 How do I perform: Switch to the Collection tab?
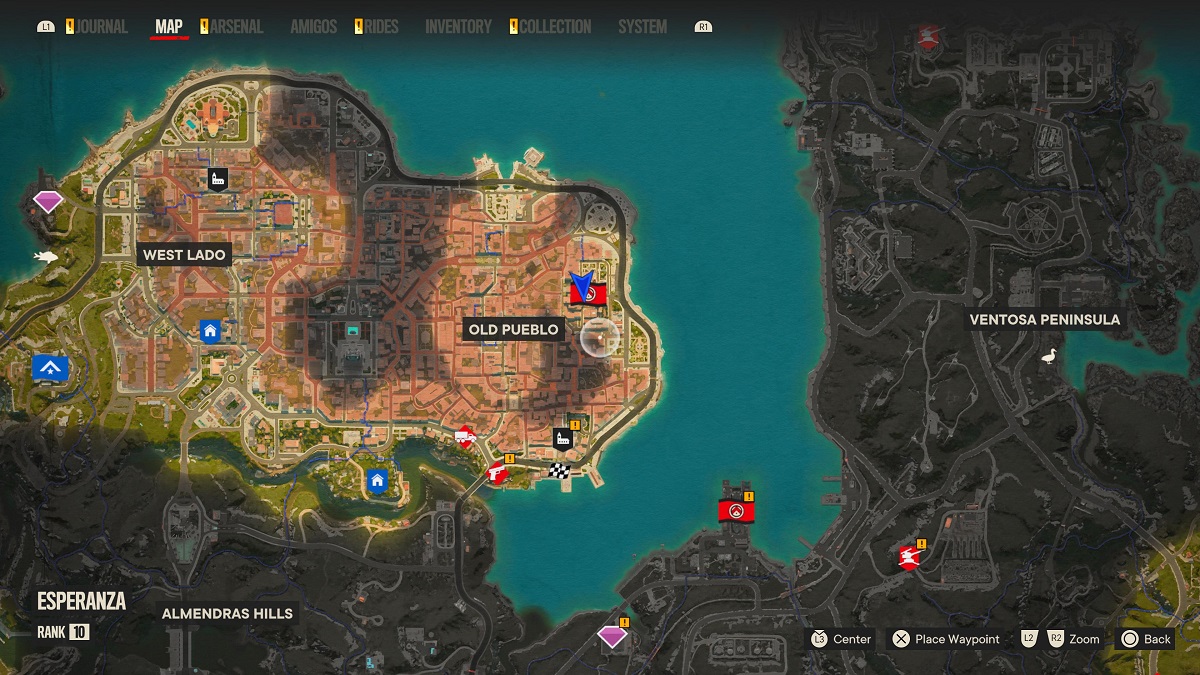[555, 27]
